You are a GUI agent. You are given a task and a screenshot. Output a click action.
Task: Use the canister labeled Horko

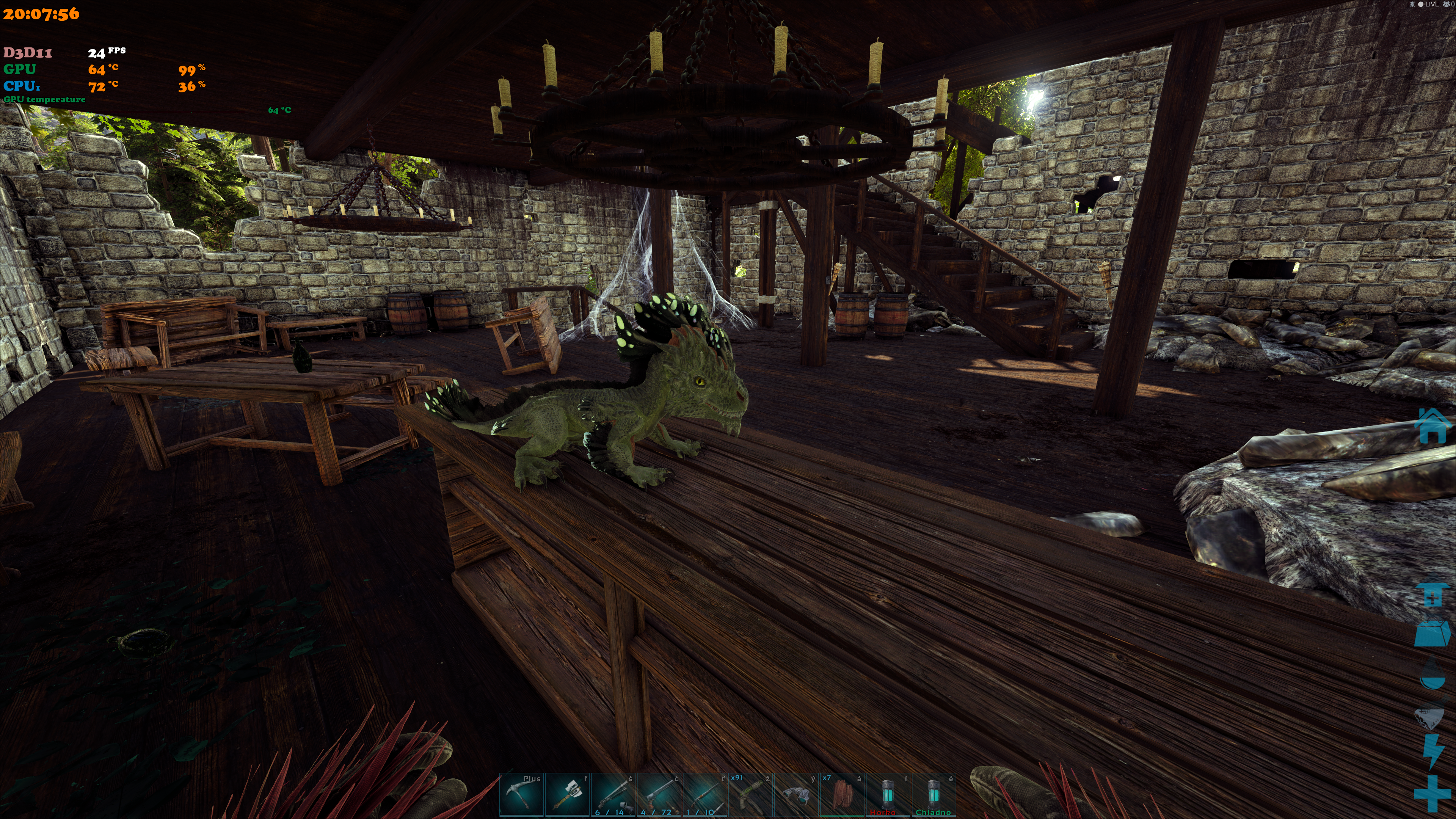click(887, 795)
